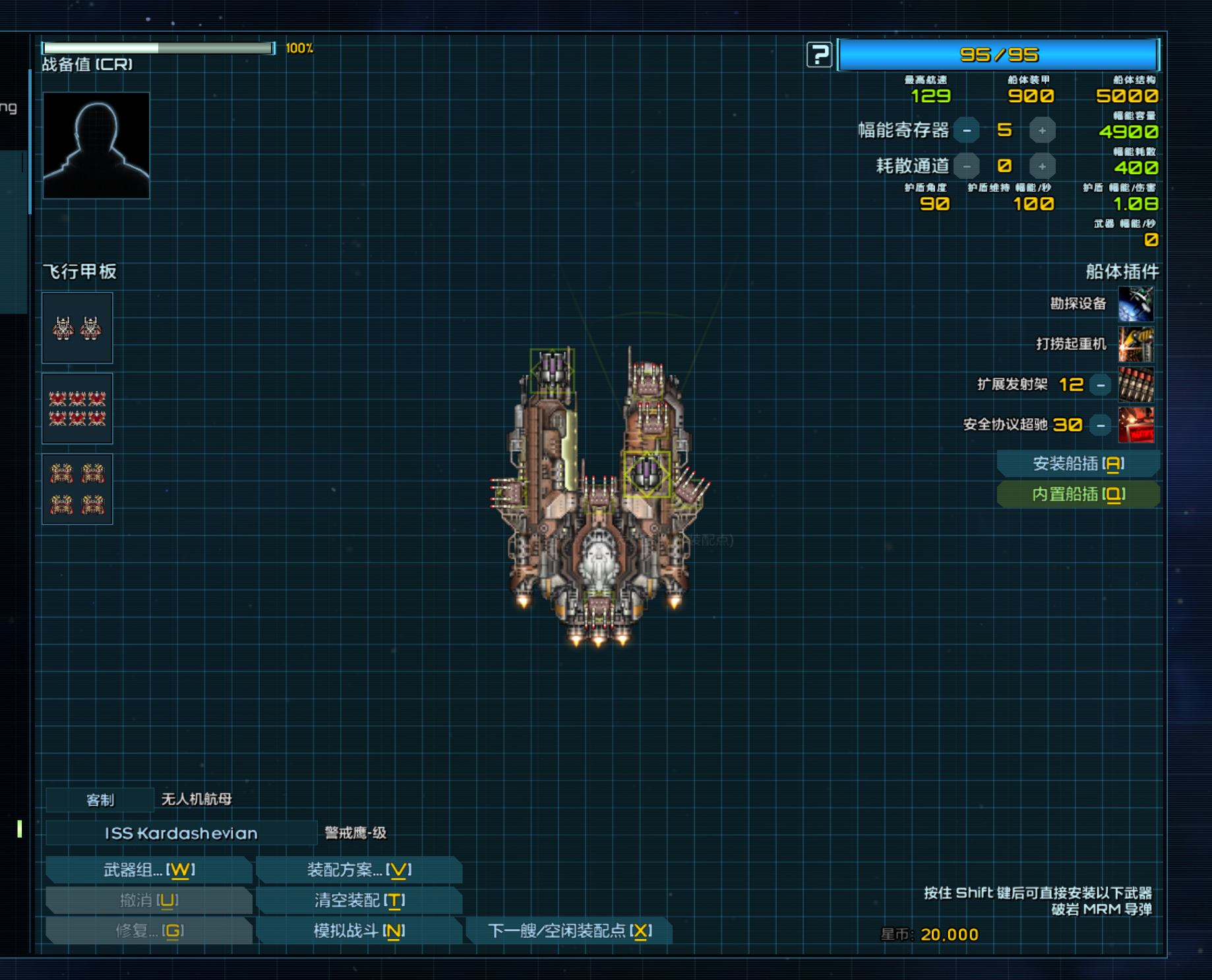Click 清空装配 to strip the ship
The height and width of the screenshot is (980, 1212).
(x=359, y=900)
